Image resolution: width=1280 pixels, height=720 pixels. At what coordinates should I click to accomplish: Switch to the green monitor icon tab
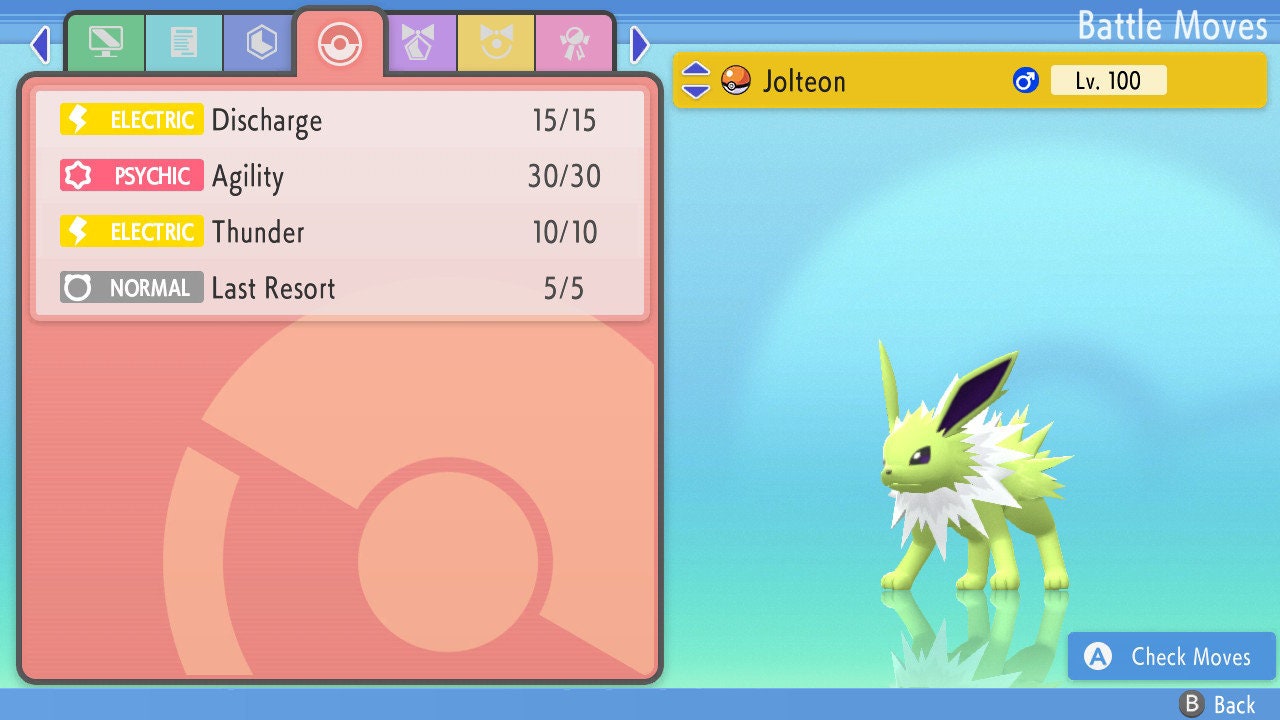(x=105, y=43)
